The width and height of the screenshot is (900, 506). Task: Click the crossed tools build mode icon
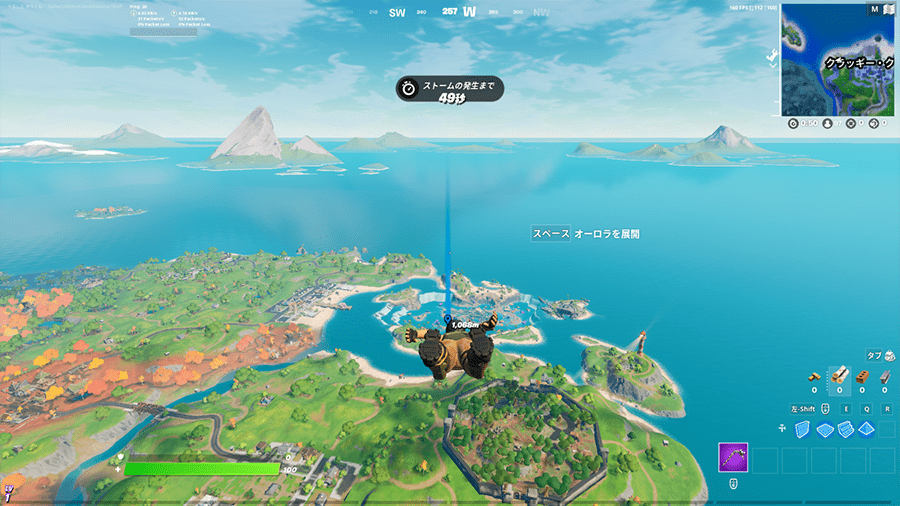point(782,429)
